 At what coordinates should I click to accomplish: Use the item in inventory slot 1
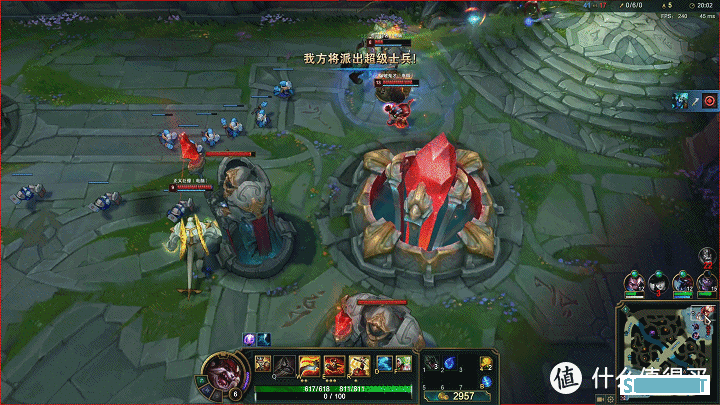(432, 363)
